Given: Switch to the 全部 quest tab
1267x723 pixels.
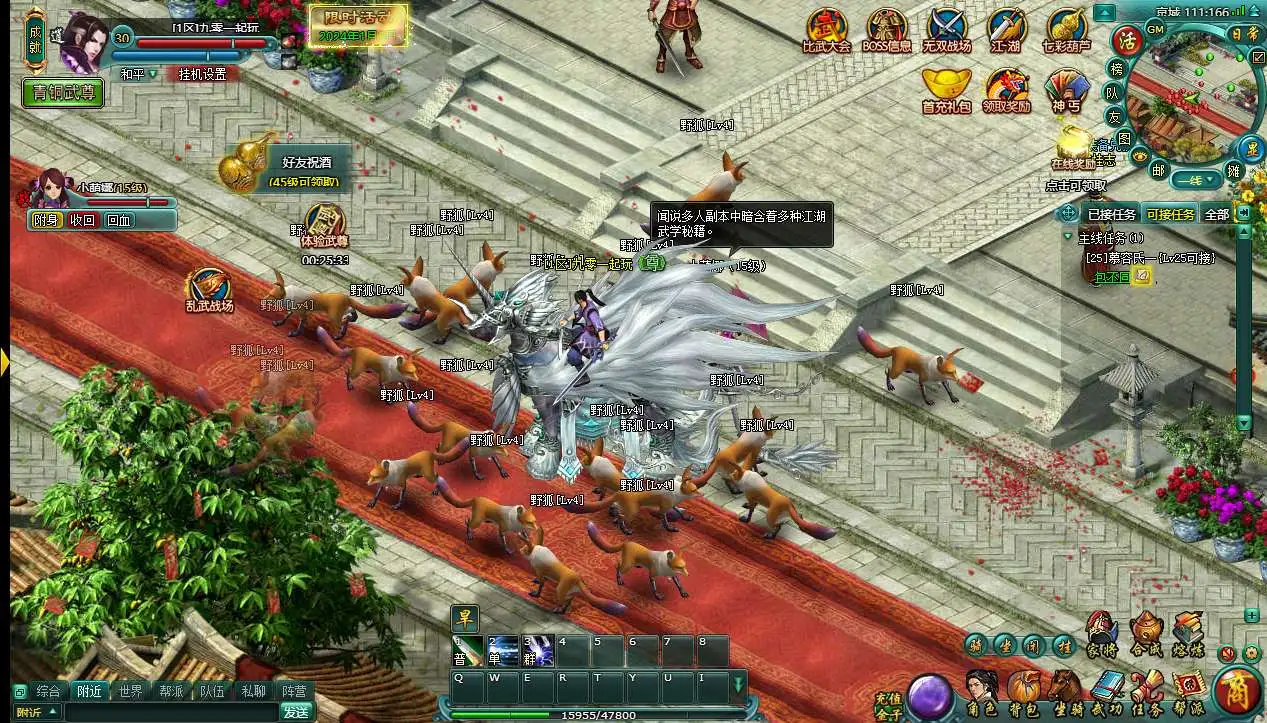Looking at the screenshot, I should (1216, 214).
